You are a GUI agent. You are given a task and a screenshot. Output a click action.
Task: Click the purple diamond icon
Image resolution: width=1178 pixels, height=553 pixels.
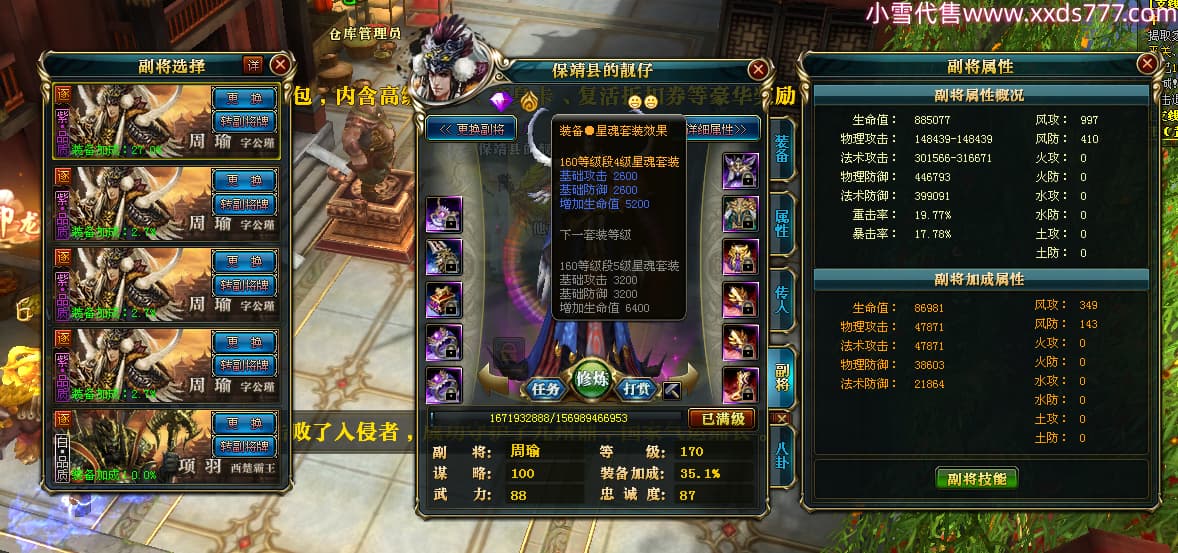[500, 100]
